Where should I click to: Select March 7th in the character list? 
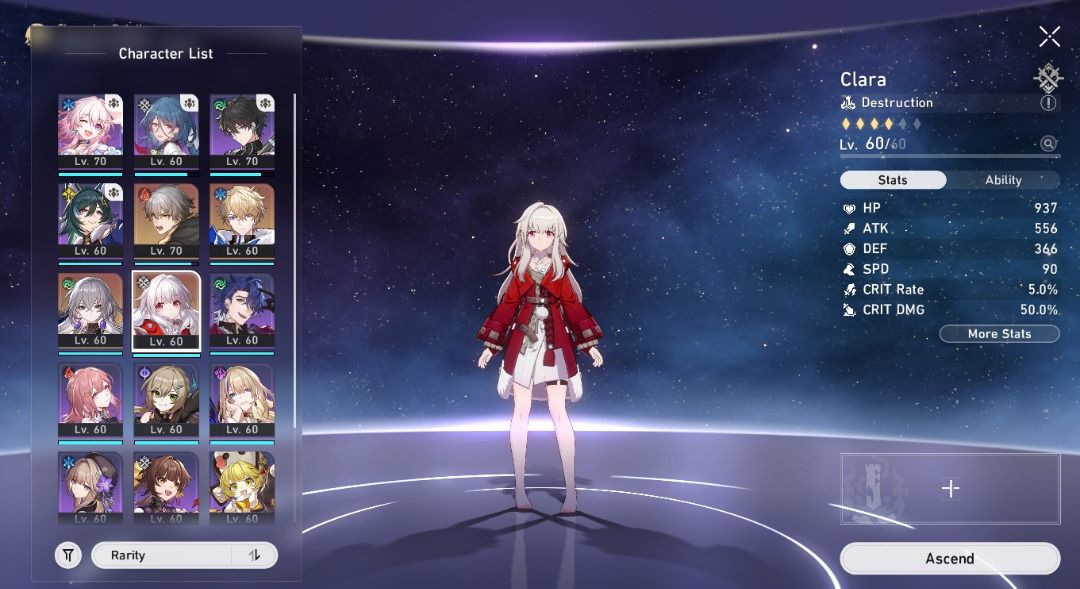click(x=90, y=130)
